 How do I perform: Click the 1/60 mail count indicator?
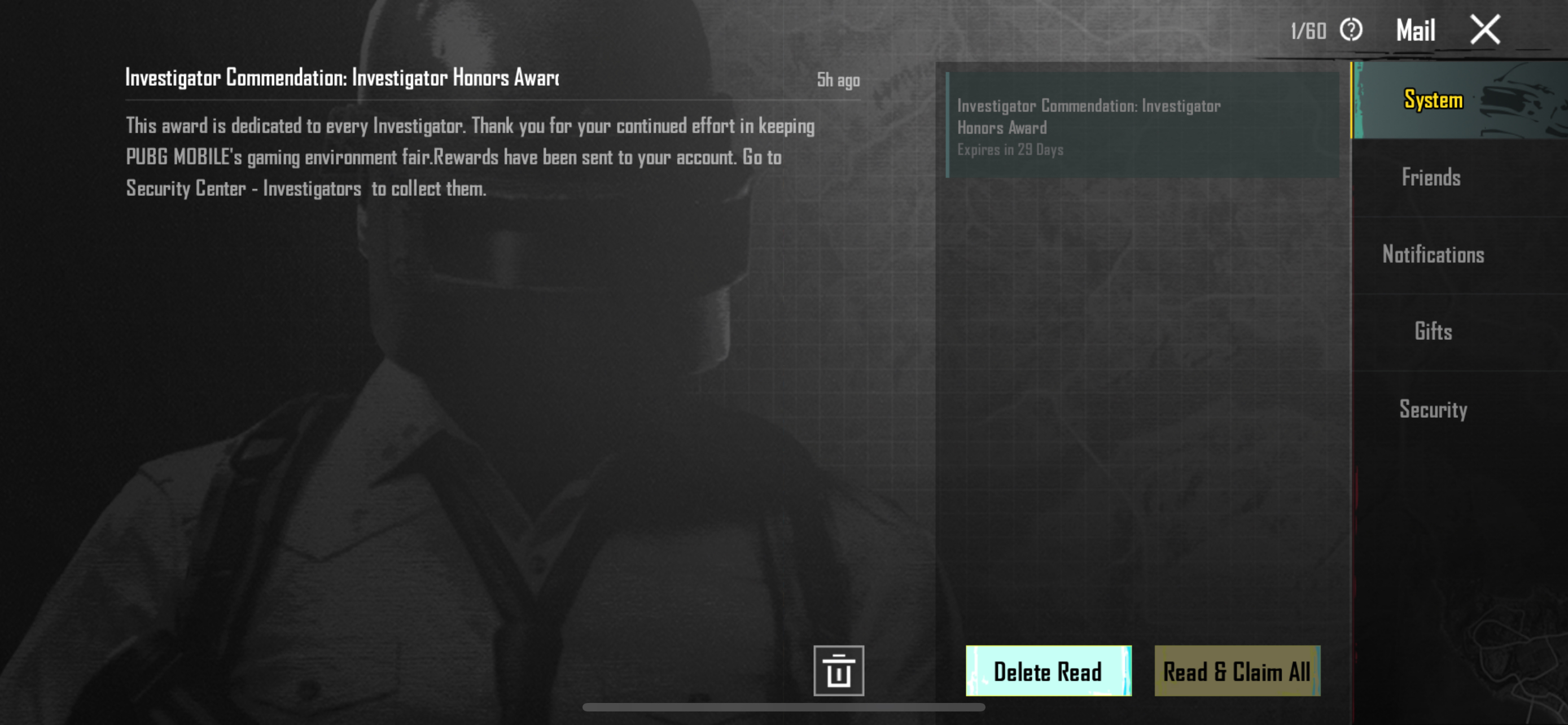(1309, 29)
